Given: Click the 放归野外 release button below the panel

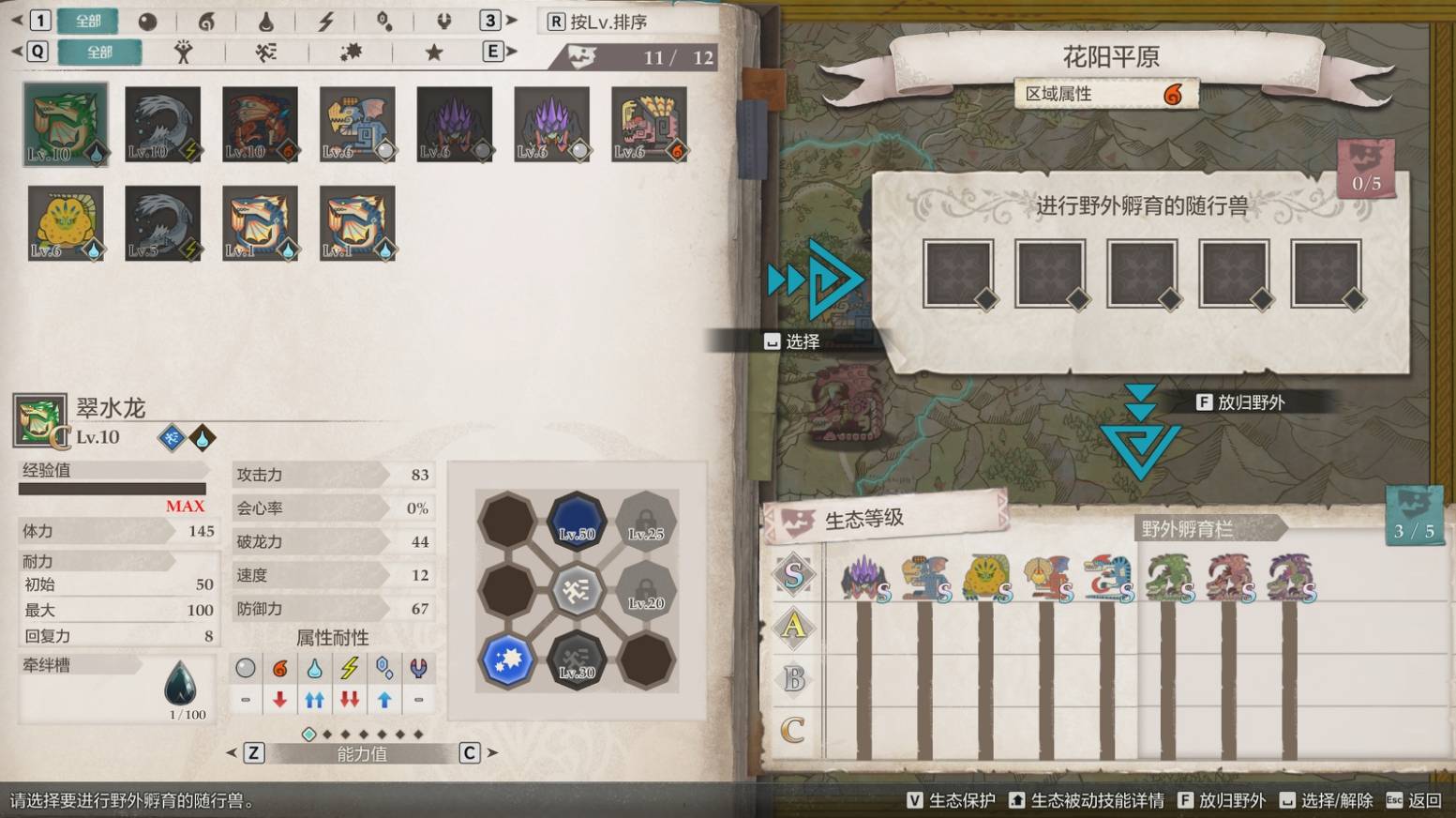Looking at the screenshot, I should pyautogui.click(x=1239, y=402).
